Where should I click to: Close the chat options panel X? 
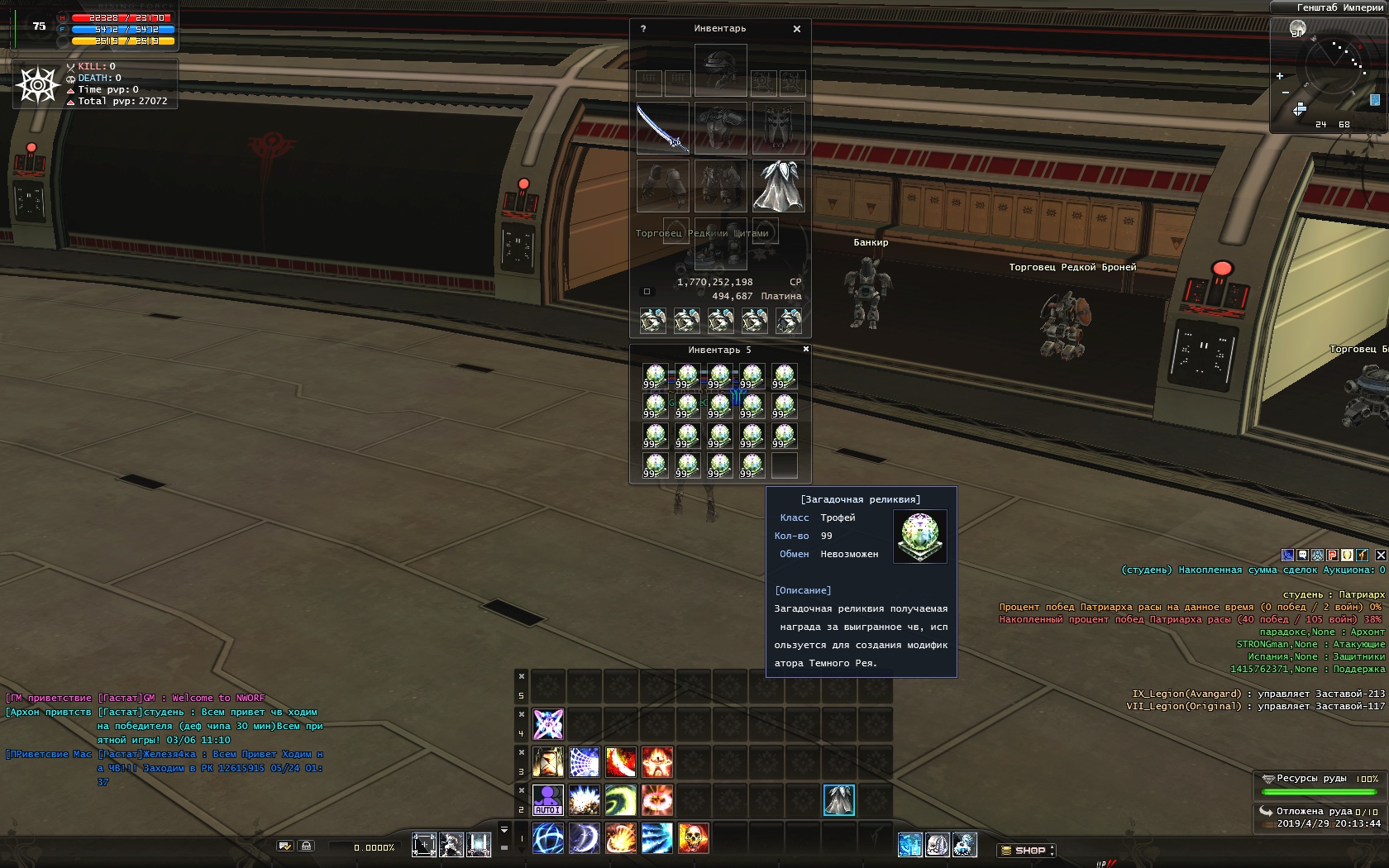(x=1381, y=555)
